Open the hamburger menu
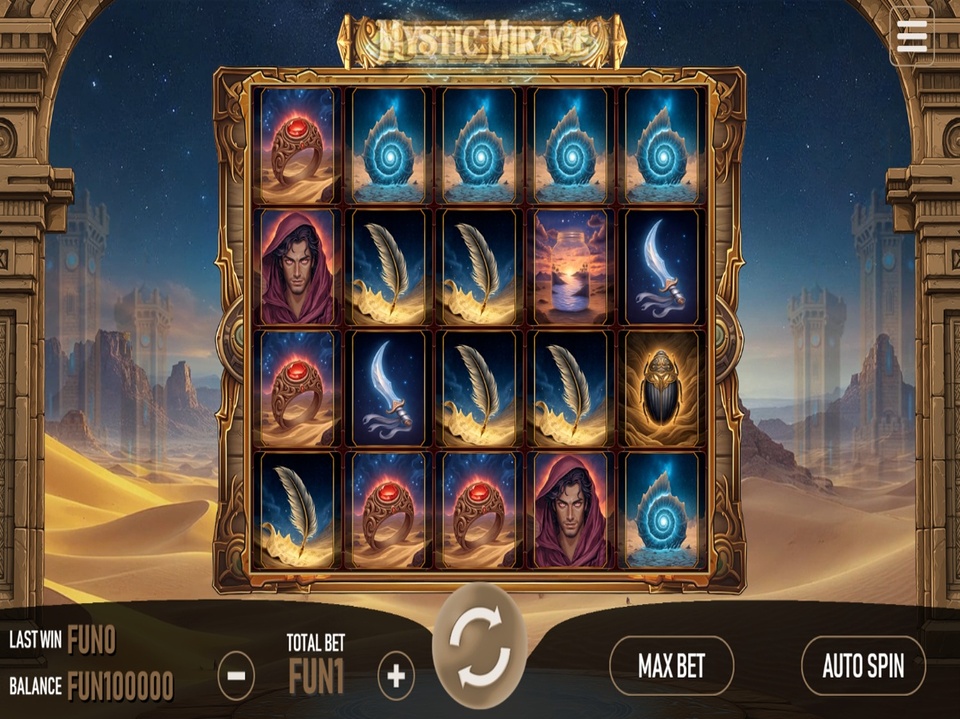The width and height of the screenshot is (960, 719). [911, 37]
